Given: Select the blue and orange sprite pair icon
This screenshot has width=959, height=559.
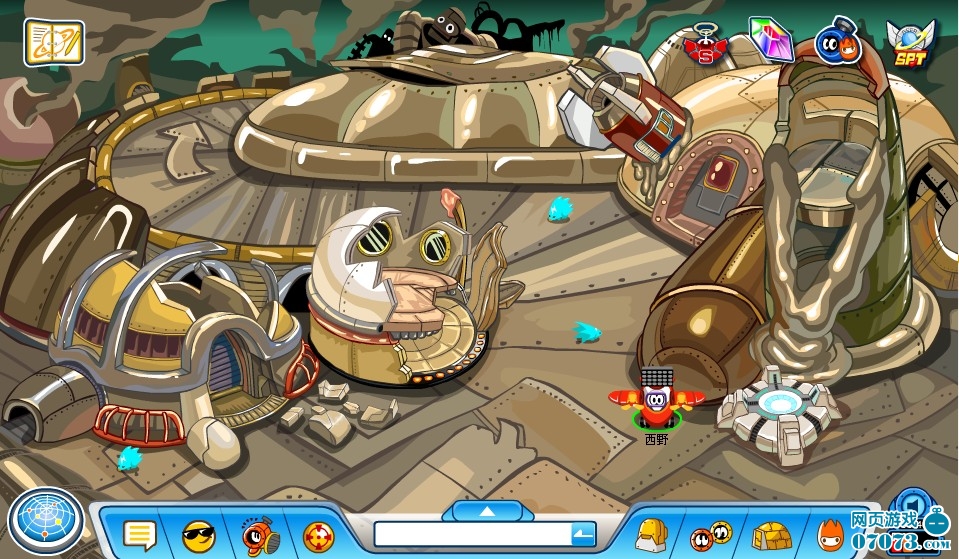Looking at the screenshot, I should pyautogui.click(x=838, y=44).
